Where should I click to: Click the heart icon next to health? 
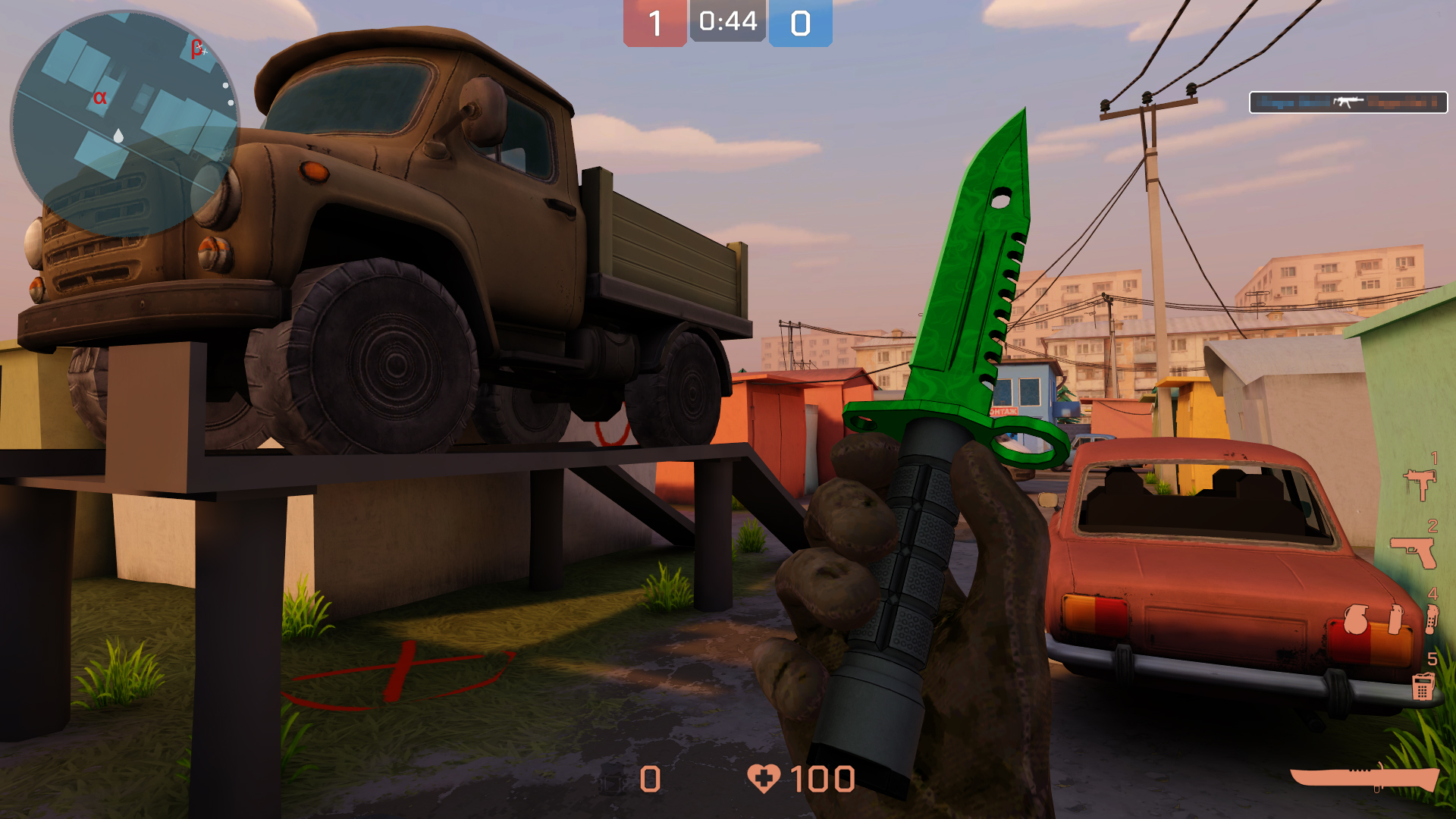[x=764, y=778]
